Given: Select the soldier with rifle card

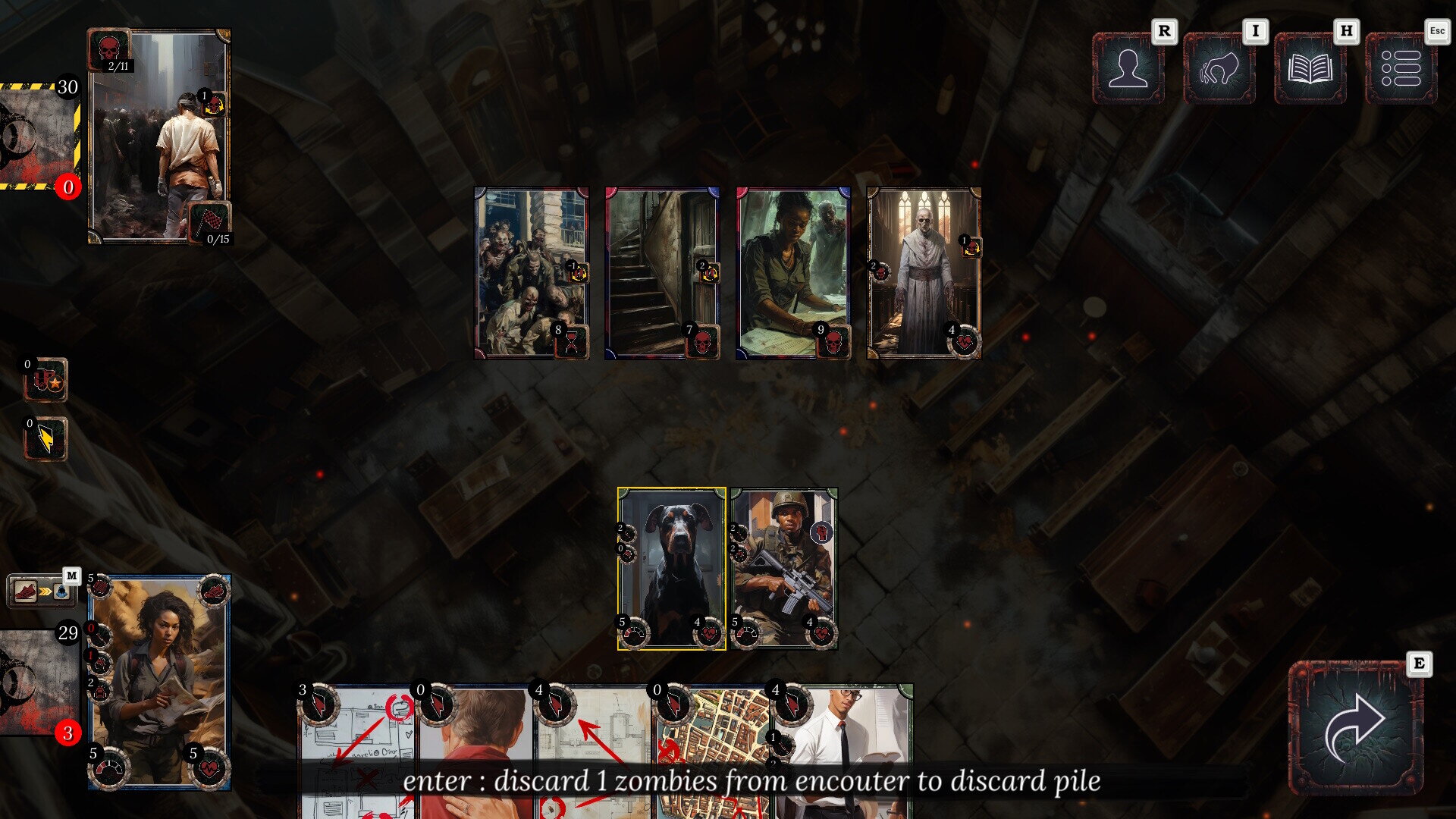Looking at the screenshot, I should point(784,569).
